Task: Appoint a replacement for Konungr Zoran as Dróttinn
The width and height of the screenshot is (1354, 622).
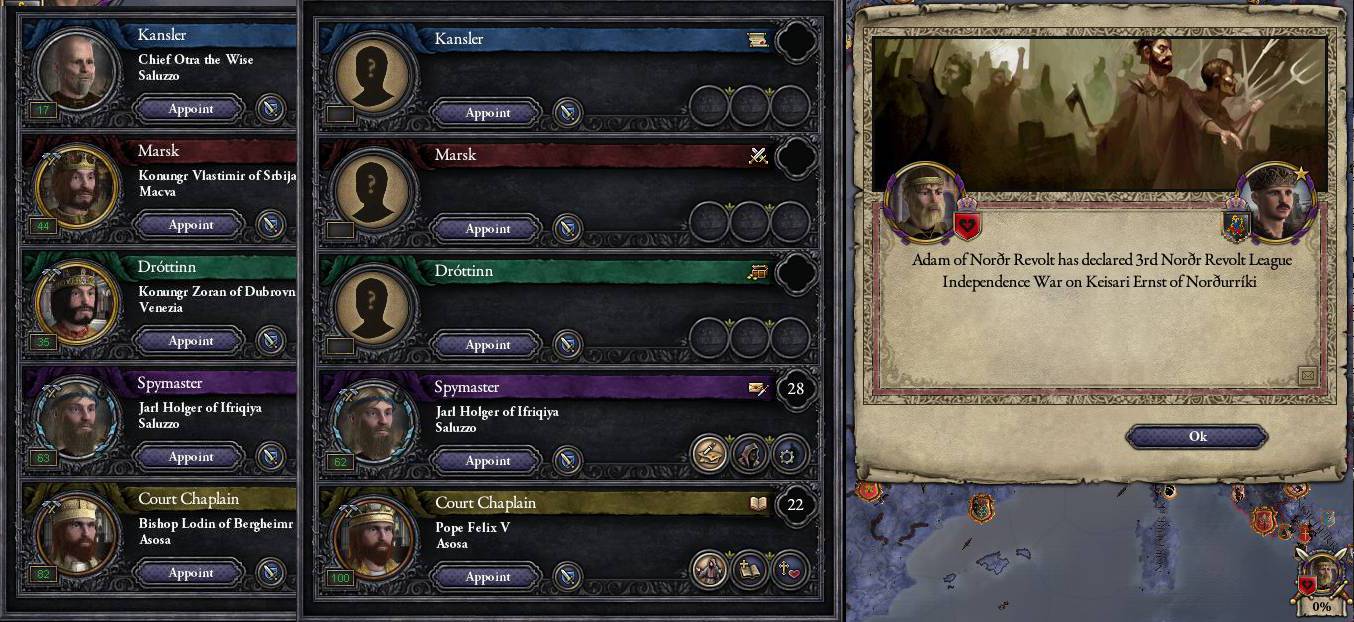Action: [190, 341]
